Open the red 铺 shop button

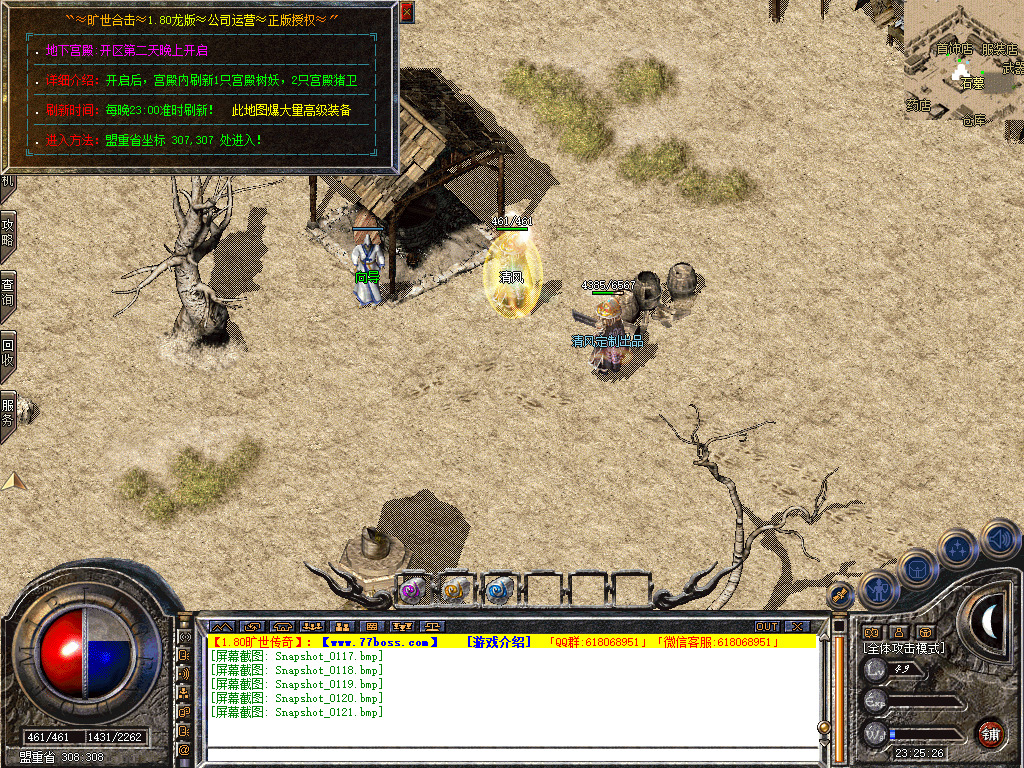click(x=990, y=732)
